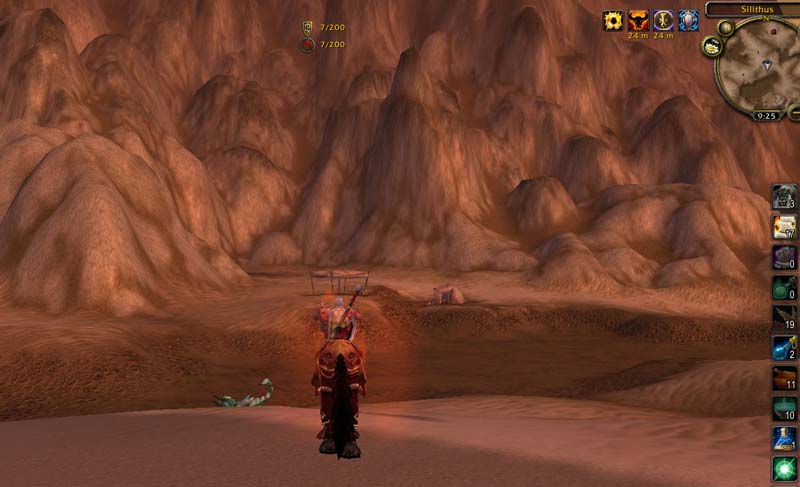
Task: Select the golden sun buff icon
Action: [612, 21]
